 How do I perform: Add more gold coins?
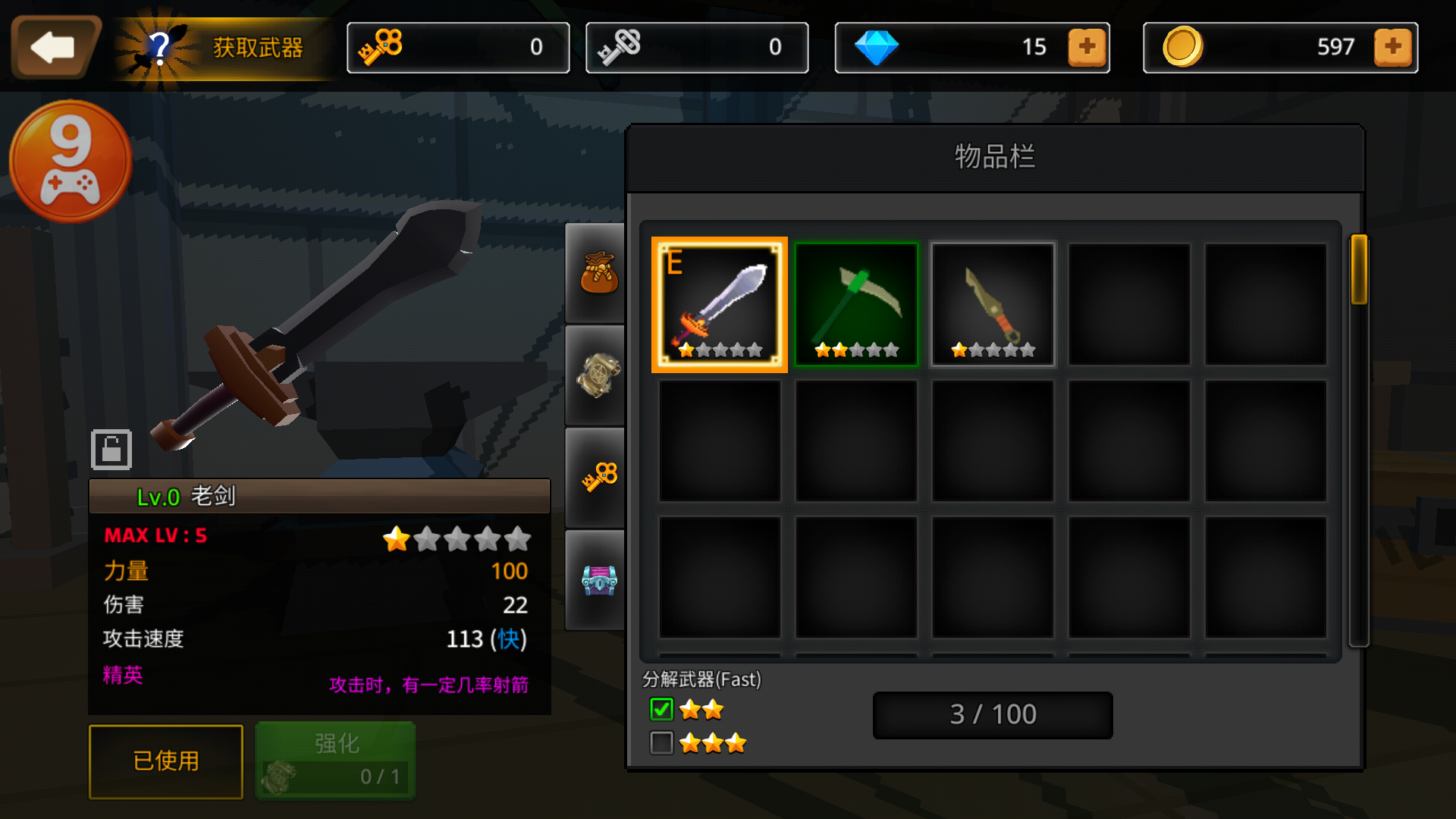[x=1393, y=47]
